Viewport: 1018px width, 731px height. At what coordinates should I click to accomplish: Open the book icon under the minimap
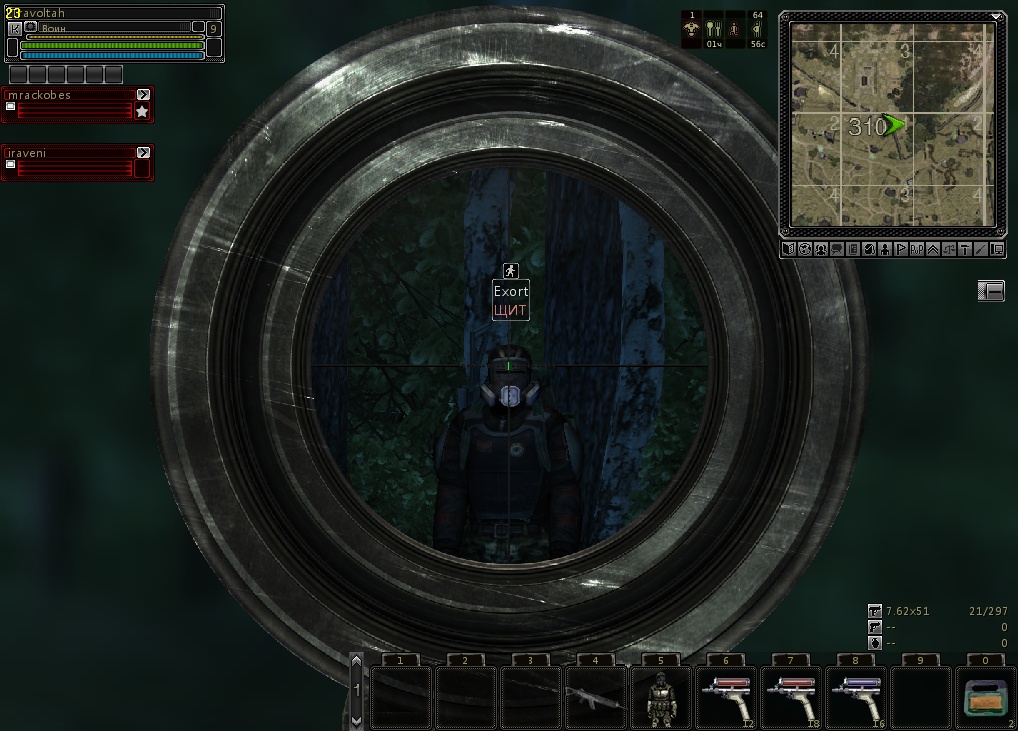[x=789, y=249]
